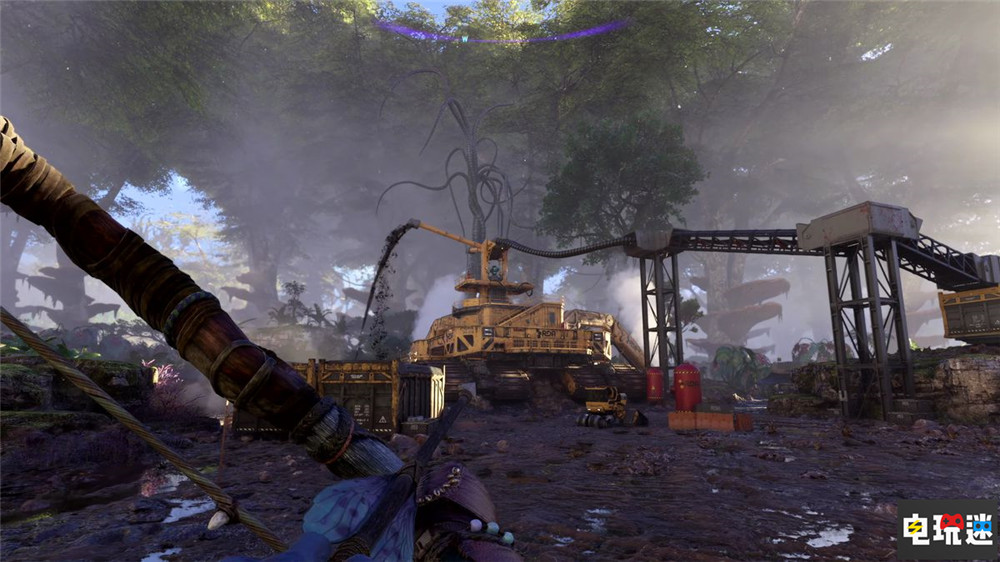Click the 电玩迷 watermark logo
1000x562 pixels.
pos(948,528)
